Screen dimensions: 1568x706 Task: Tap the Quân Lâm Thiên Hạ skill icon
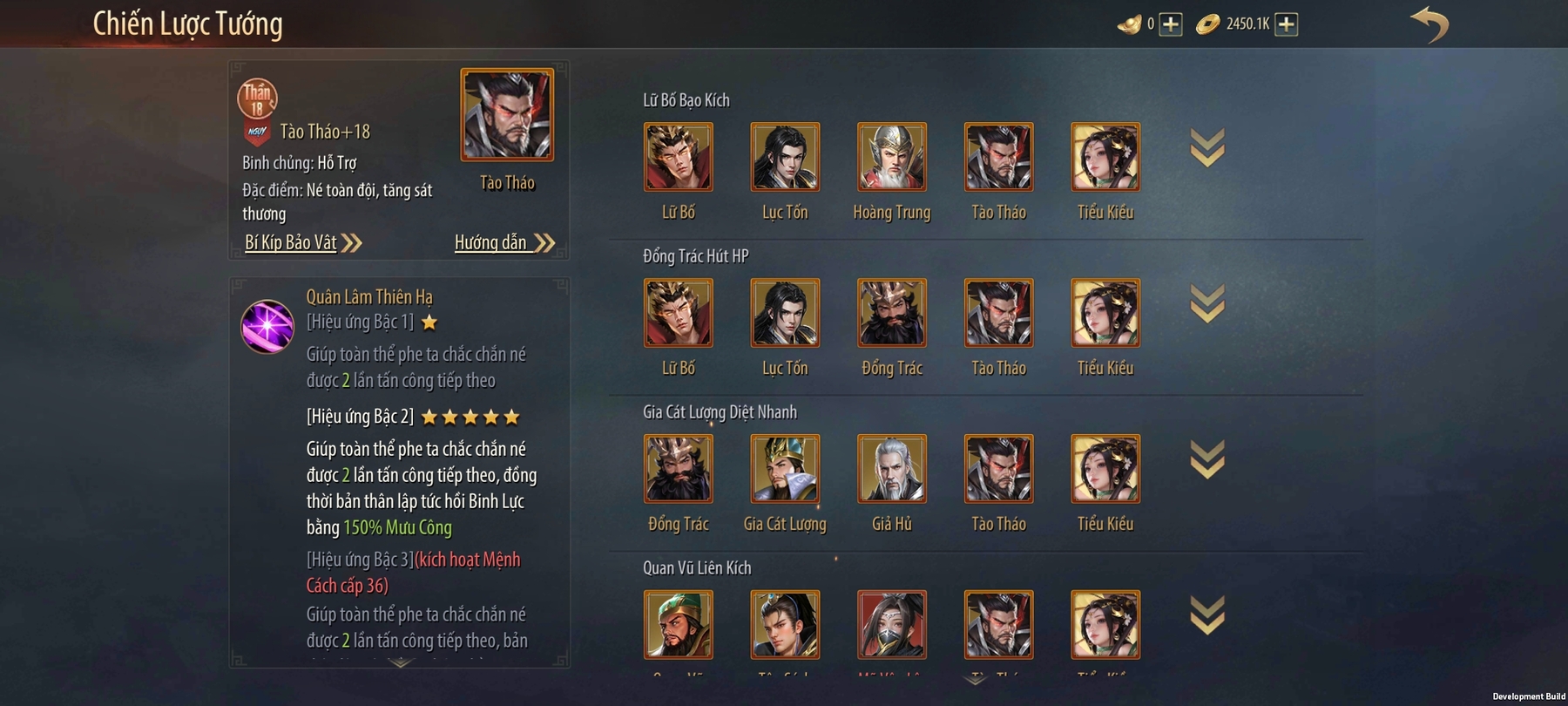coord(267,327)
